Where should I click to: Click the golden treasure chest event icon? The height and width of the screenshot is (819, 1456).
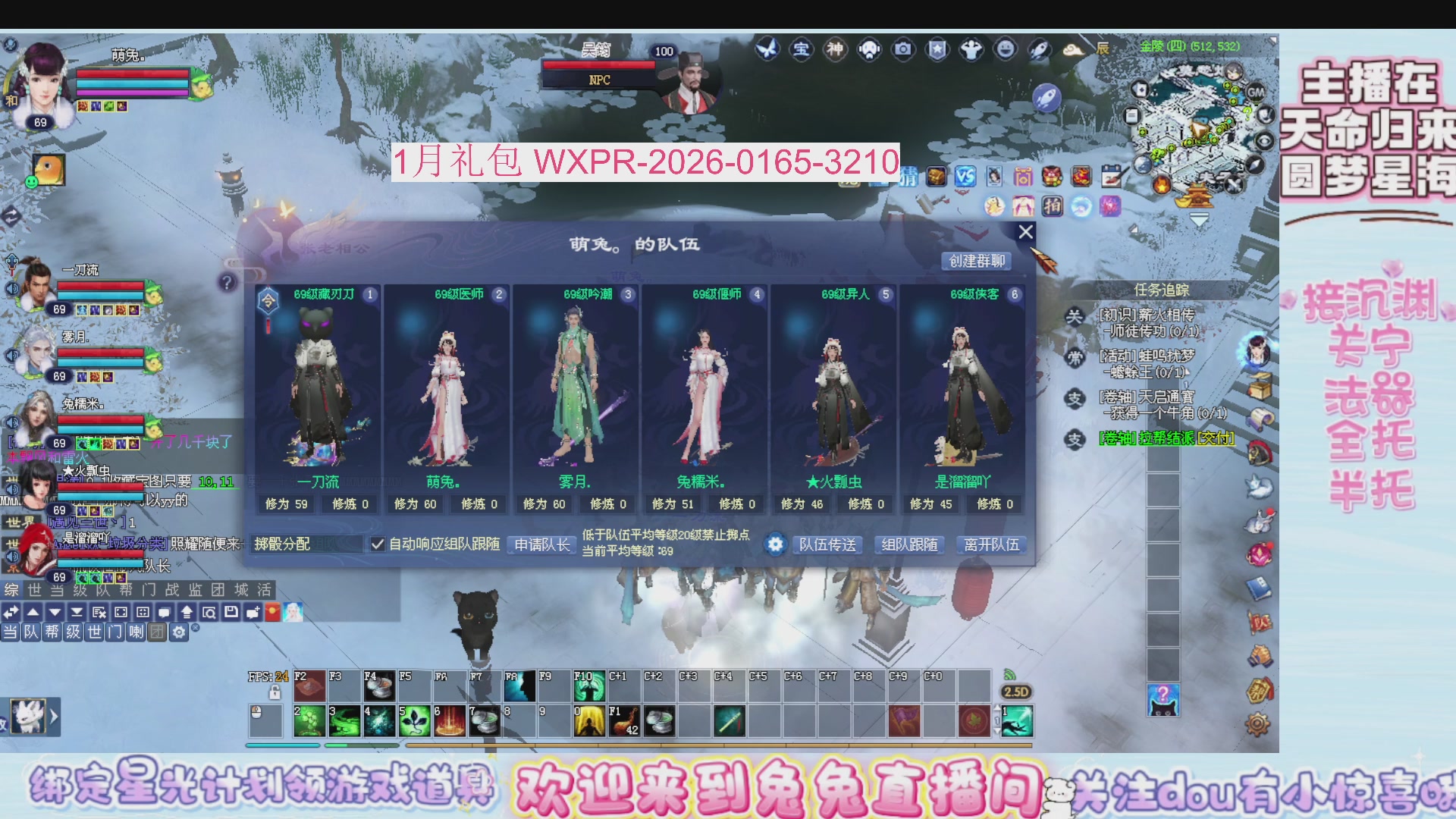click(x=937, y=177)
